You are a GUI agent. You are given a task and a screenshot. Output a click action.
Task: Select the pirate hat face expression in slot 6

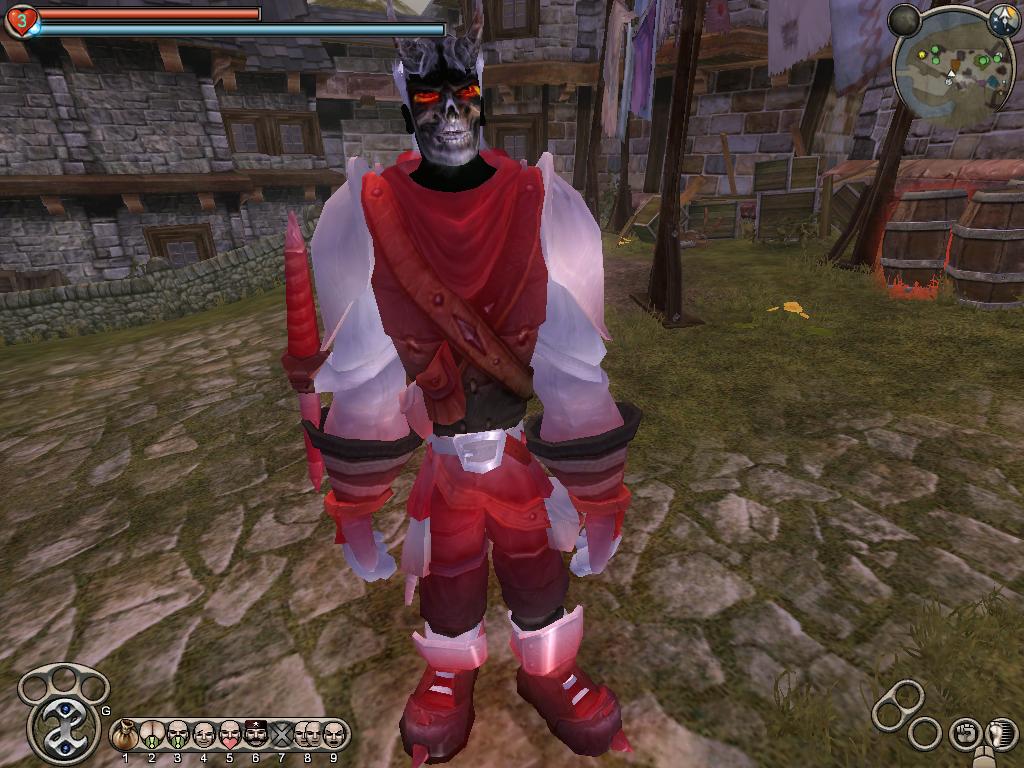point(255,735)
